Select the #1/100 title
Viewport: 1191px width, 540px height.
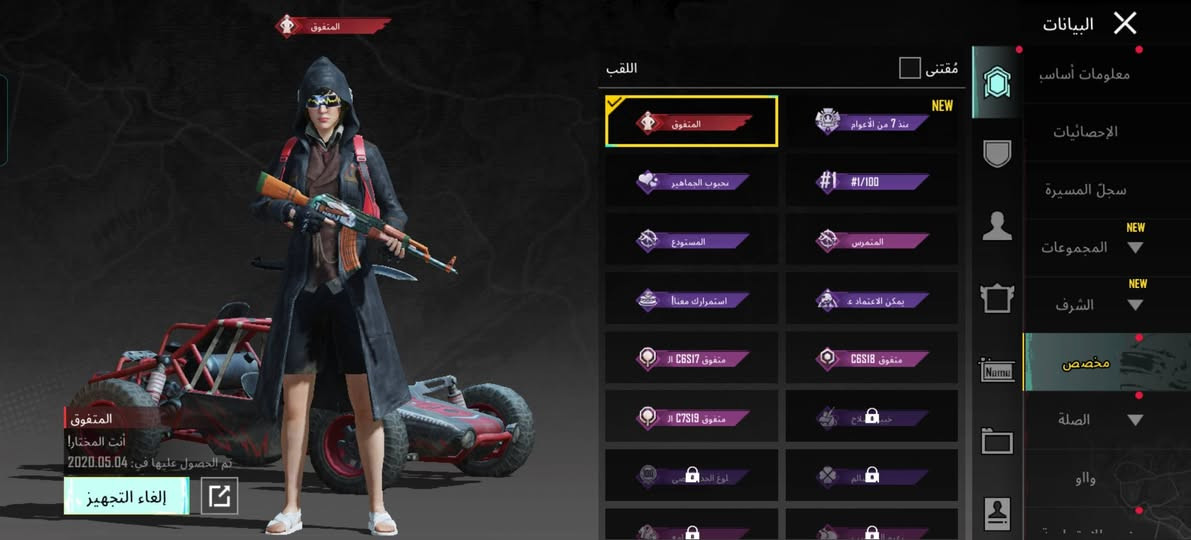click(x=871, y=181)
